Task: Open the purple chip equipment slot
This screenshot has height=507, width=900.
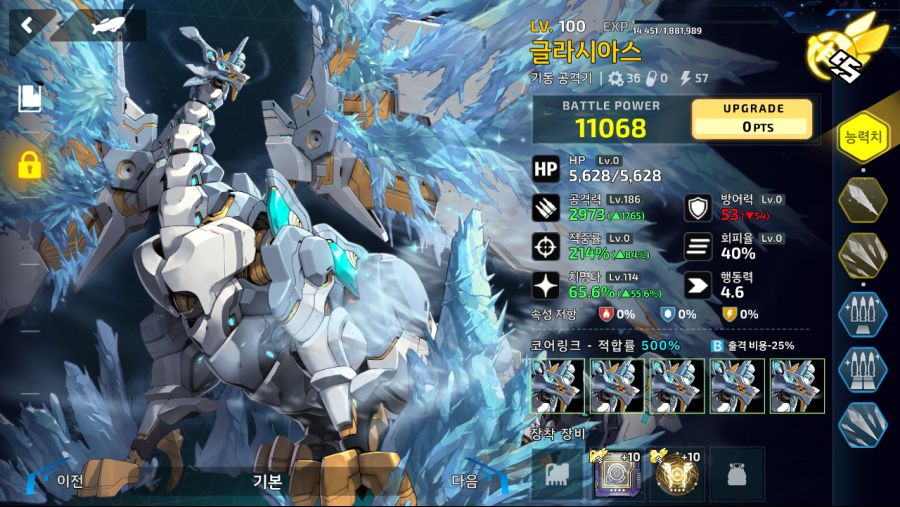Action: tap(618, 473)
